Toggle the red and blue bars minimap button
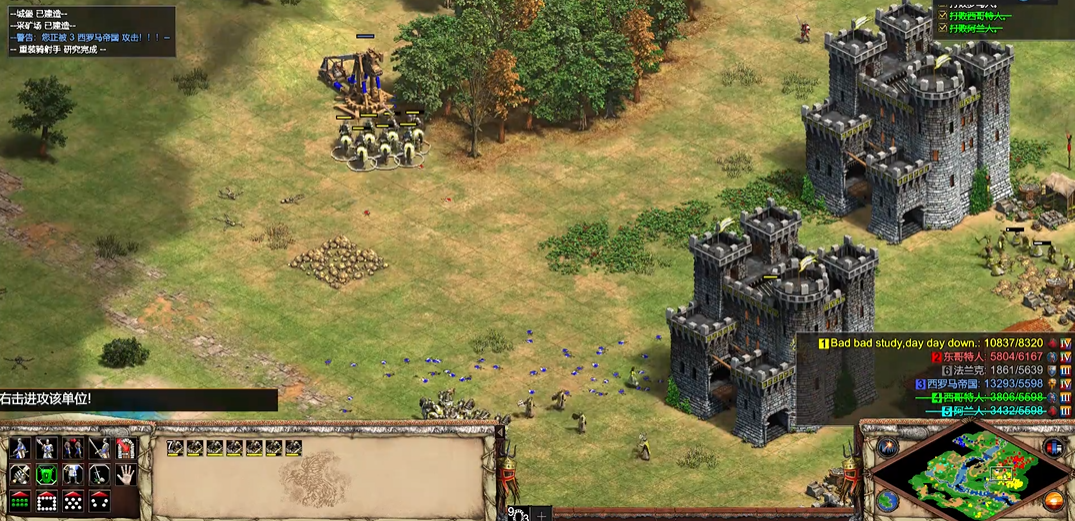Image resolution: width=1075 pixels, height=521 pixels. pos(1052,447)
